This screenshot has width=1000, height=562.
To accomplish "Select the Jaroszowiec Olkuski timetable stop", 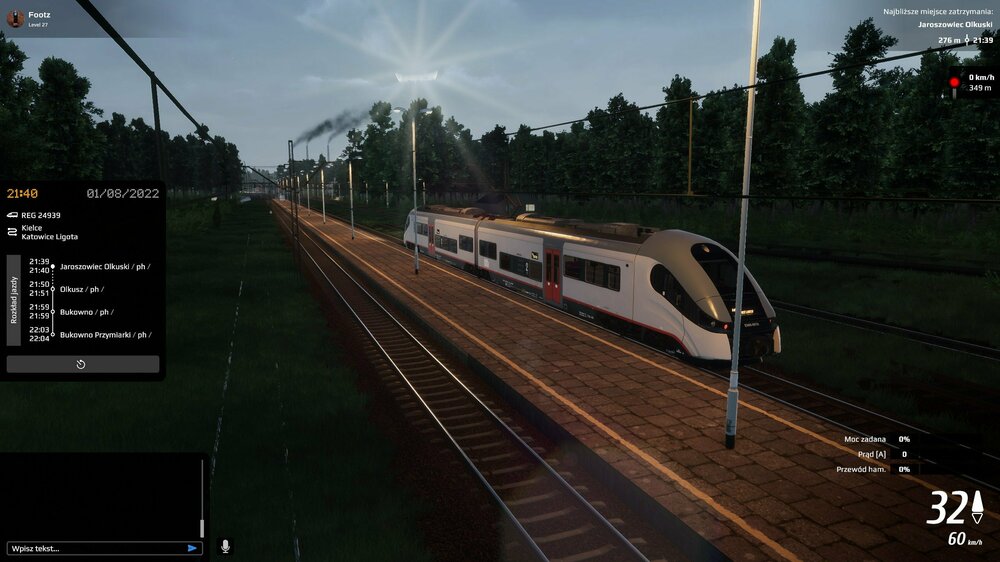I will coord(105,266).
